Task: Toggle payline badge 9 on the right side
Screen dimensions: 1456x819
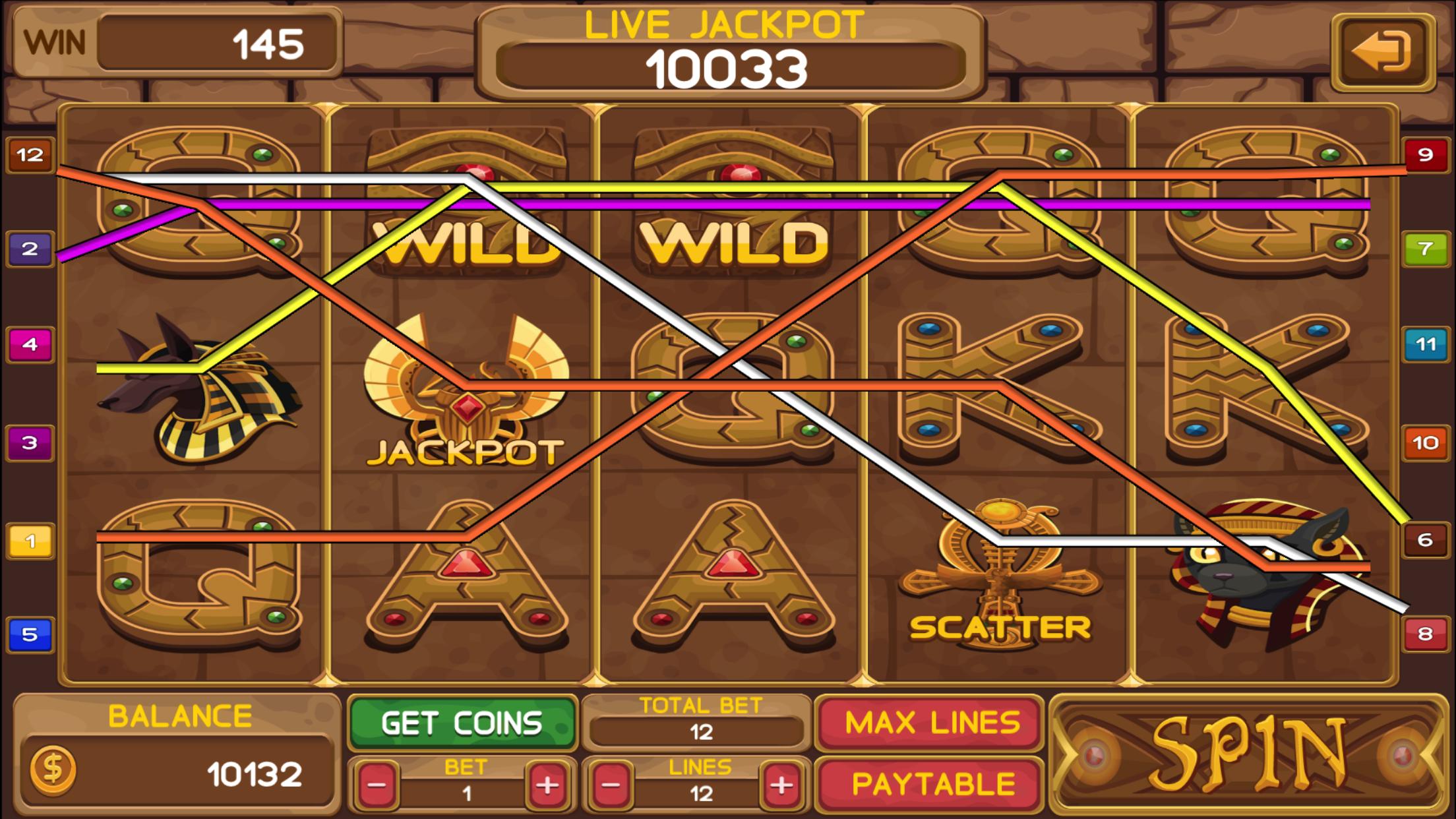Action: [1427, 156]
